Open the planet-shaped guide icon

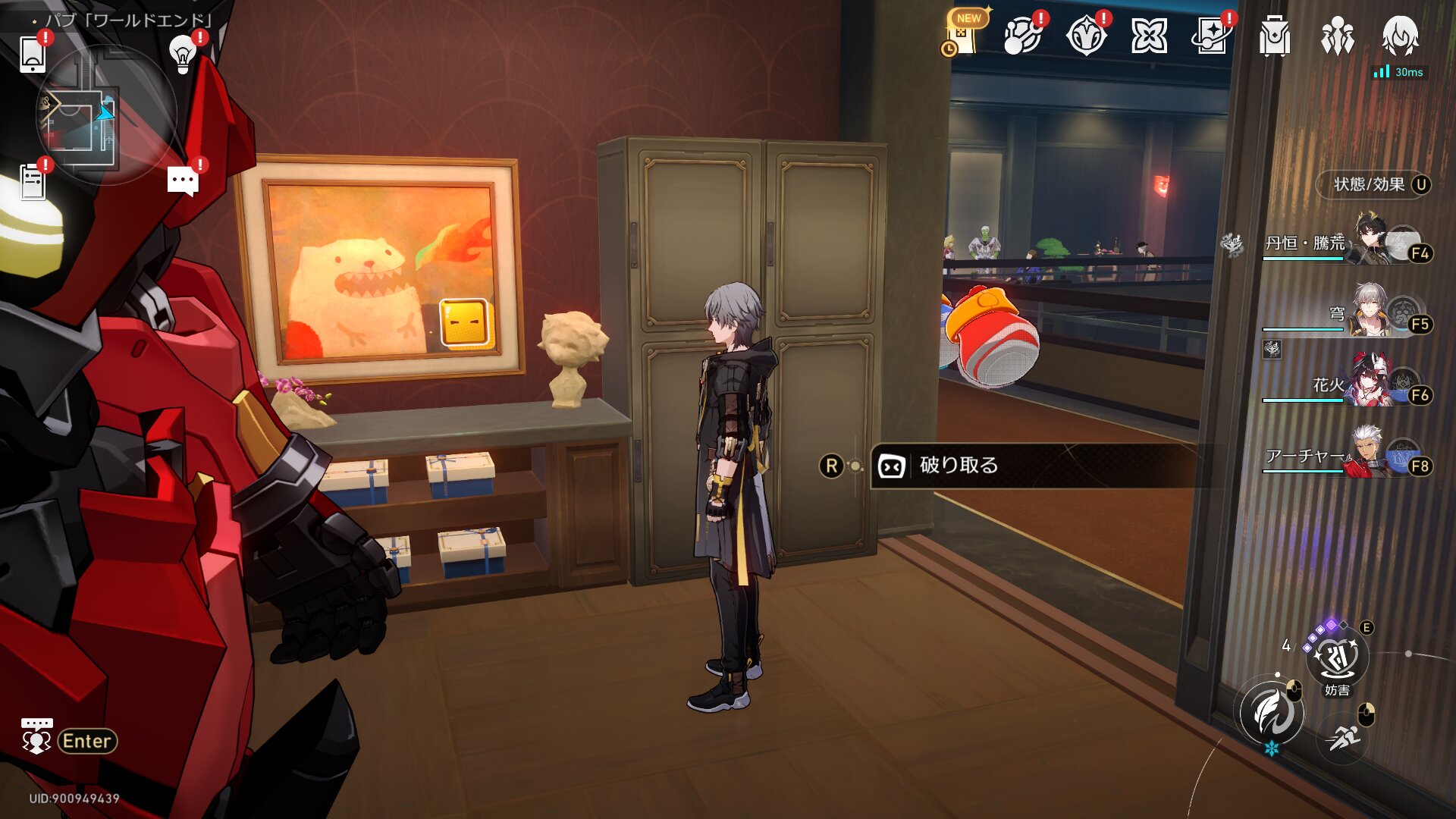pos(1022,36)
